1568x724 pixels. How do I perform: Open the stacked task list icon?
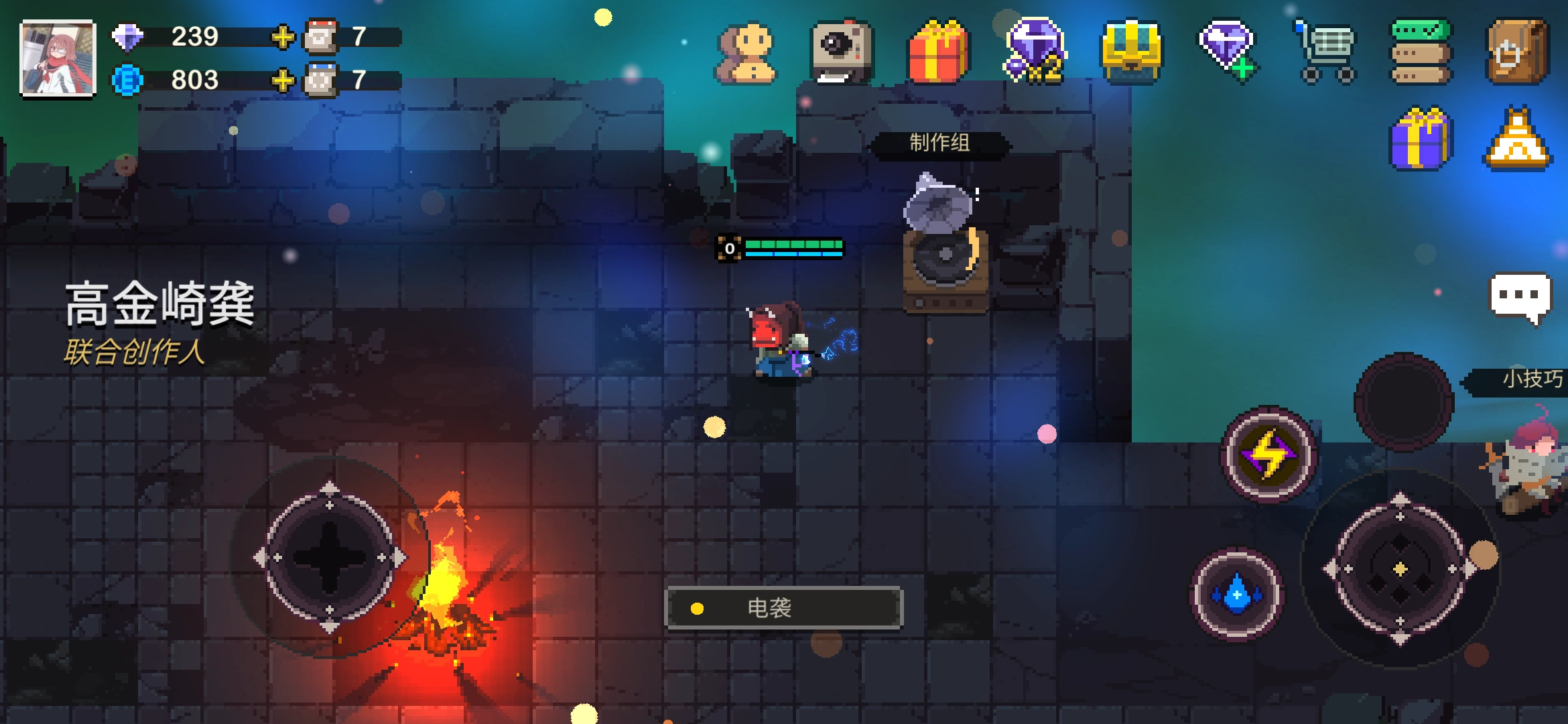(x=1421, y=52)
